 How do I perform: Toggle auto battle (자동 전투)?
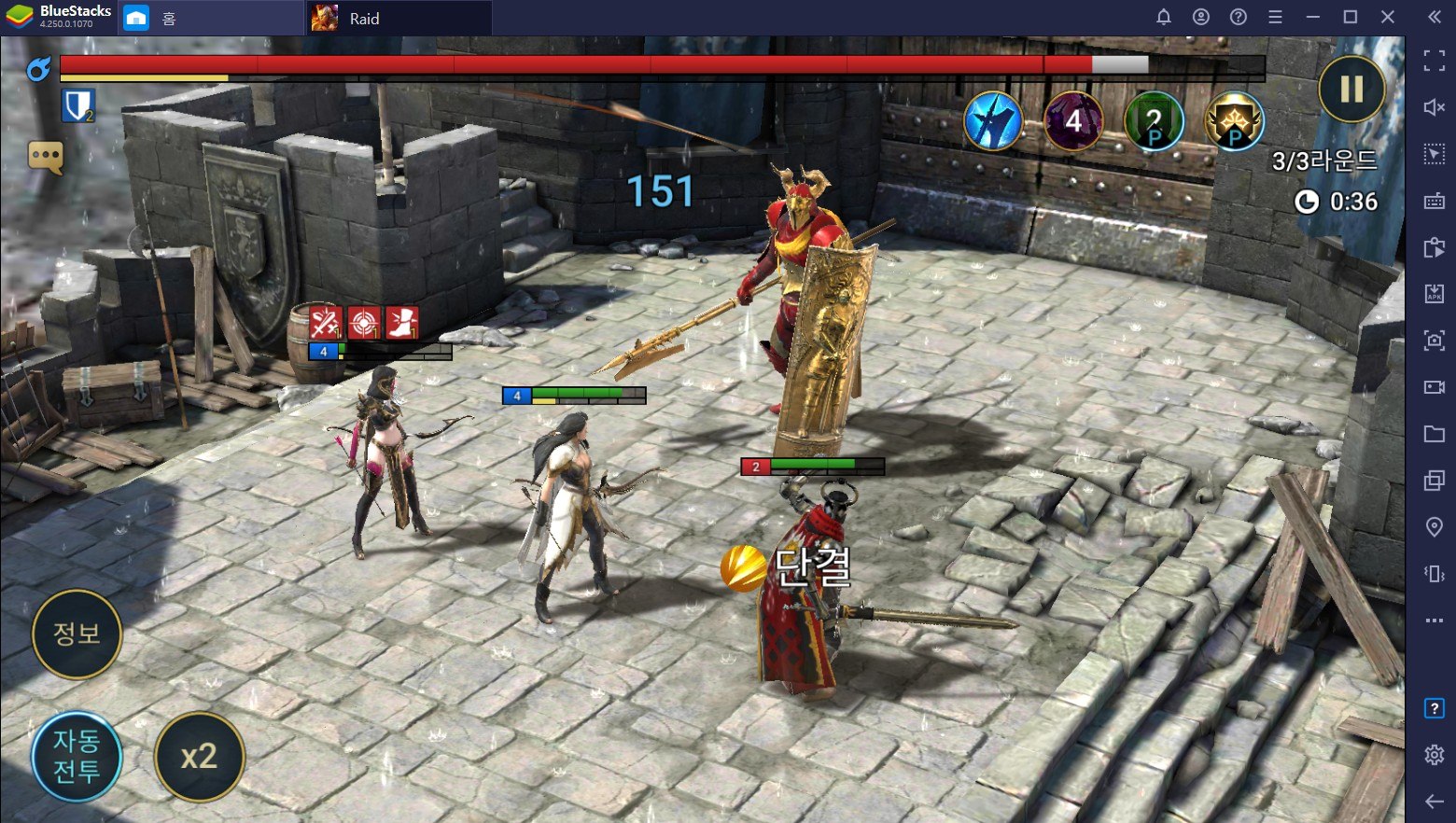[x=77, y=756]
